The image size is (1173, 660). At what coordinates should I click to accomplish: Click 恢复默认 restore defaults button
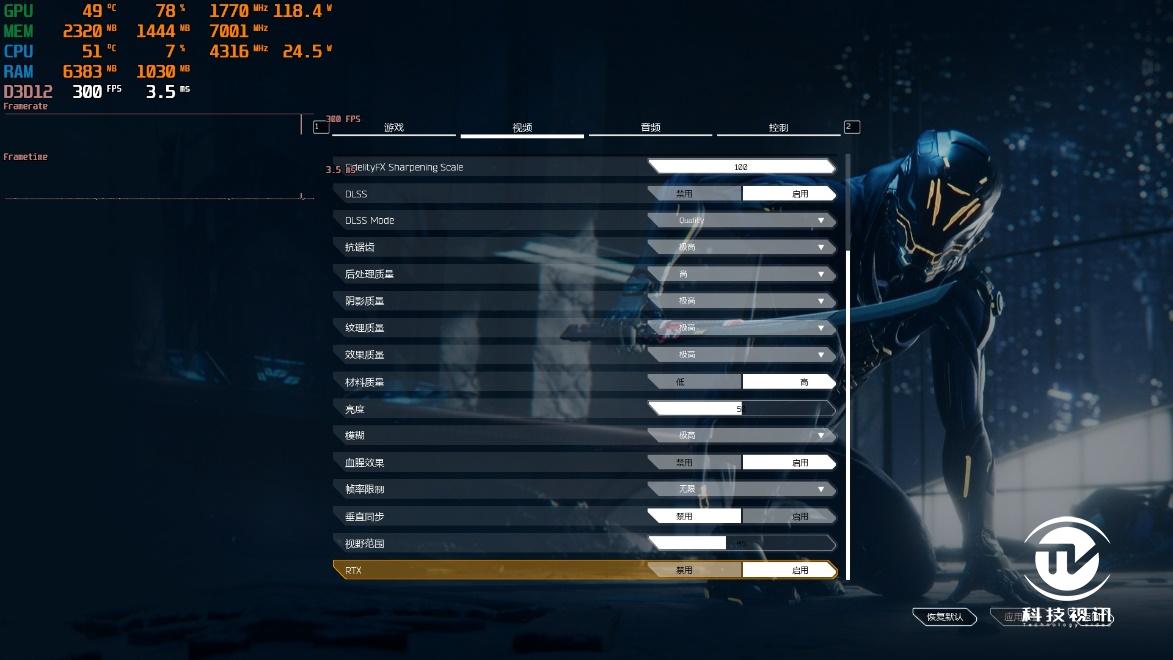coord(945,617)
